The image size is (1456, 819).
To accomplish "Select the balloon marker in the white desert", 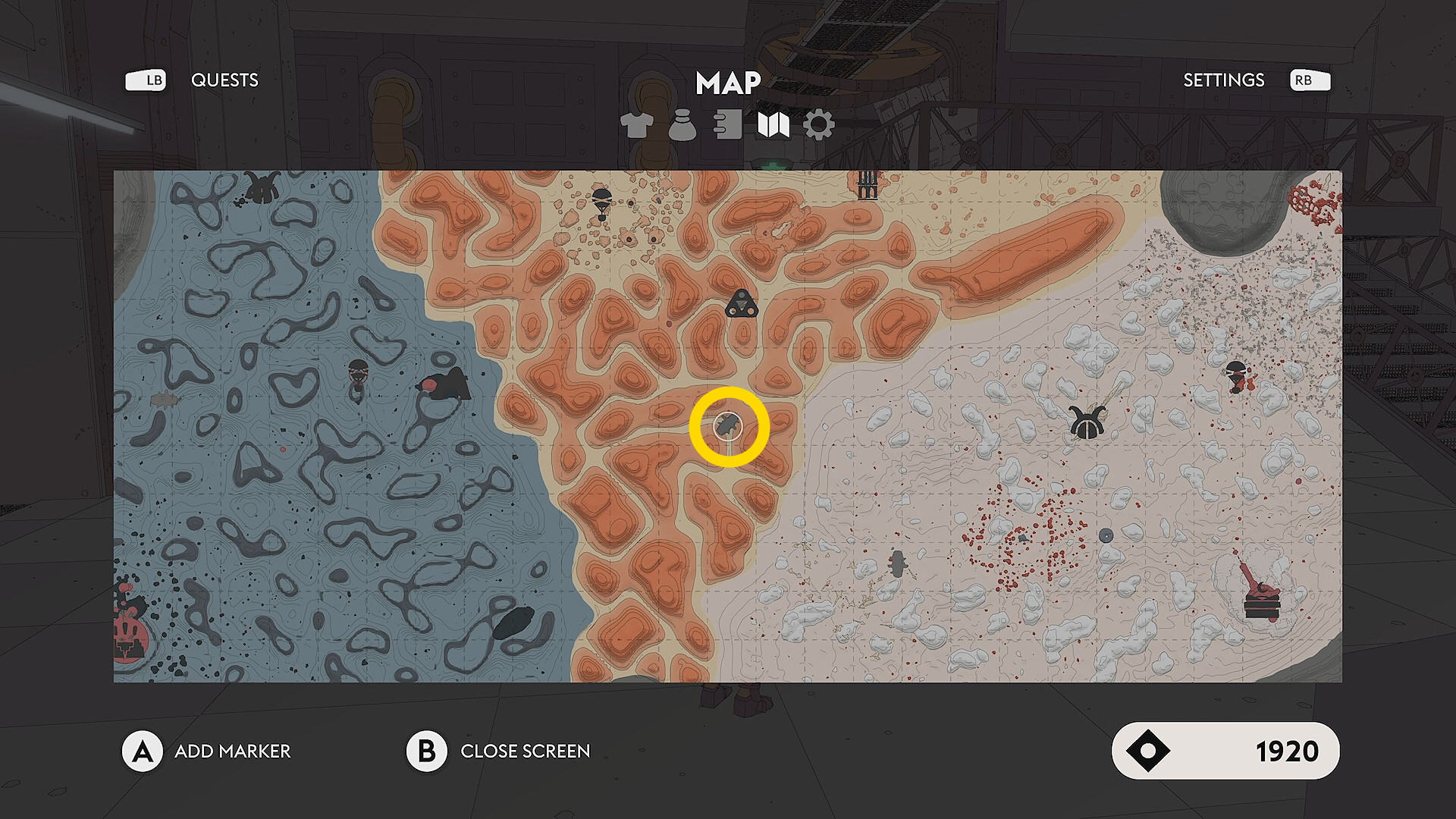I will (1236, 375).
